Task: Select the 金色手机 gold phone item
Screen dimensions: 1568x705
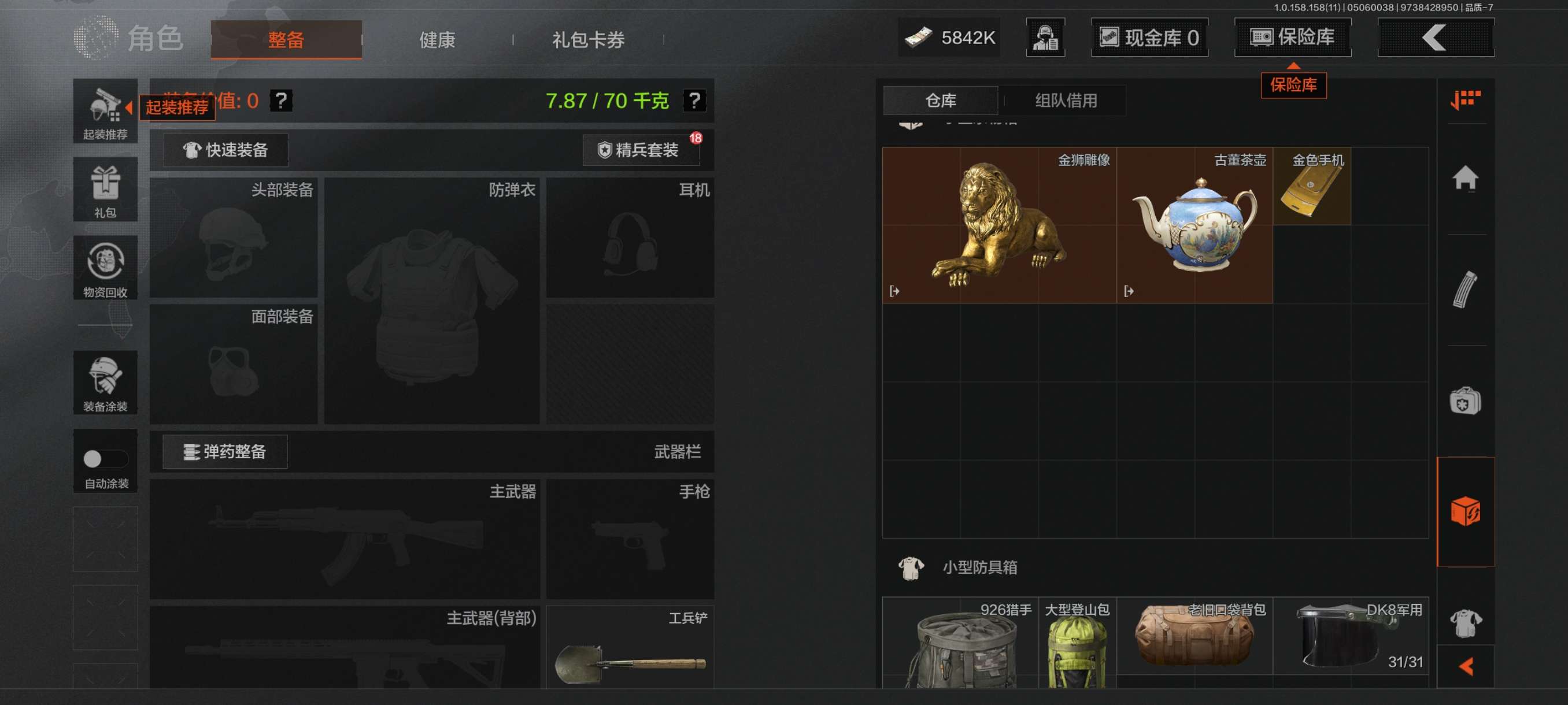Action: click(1312, 187)
